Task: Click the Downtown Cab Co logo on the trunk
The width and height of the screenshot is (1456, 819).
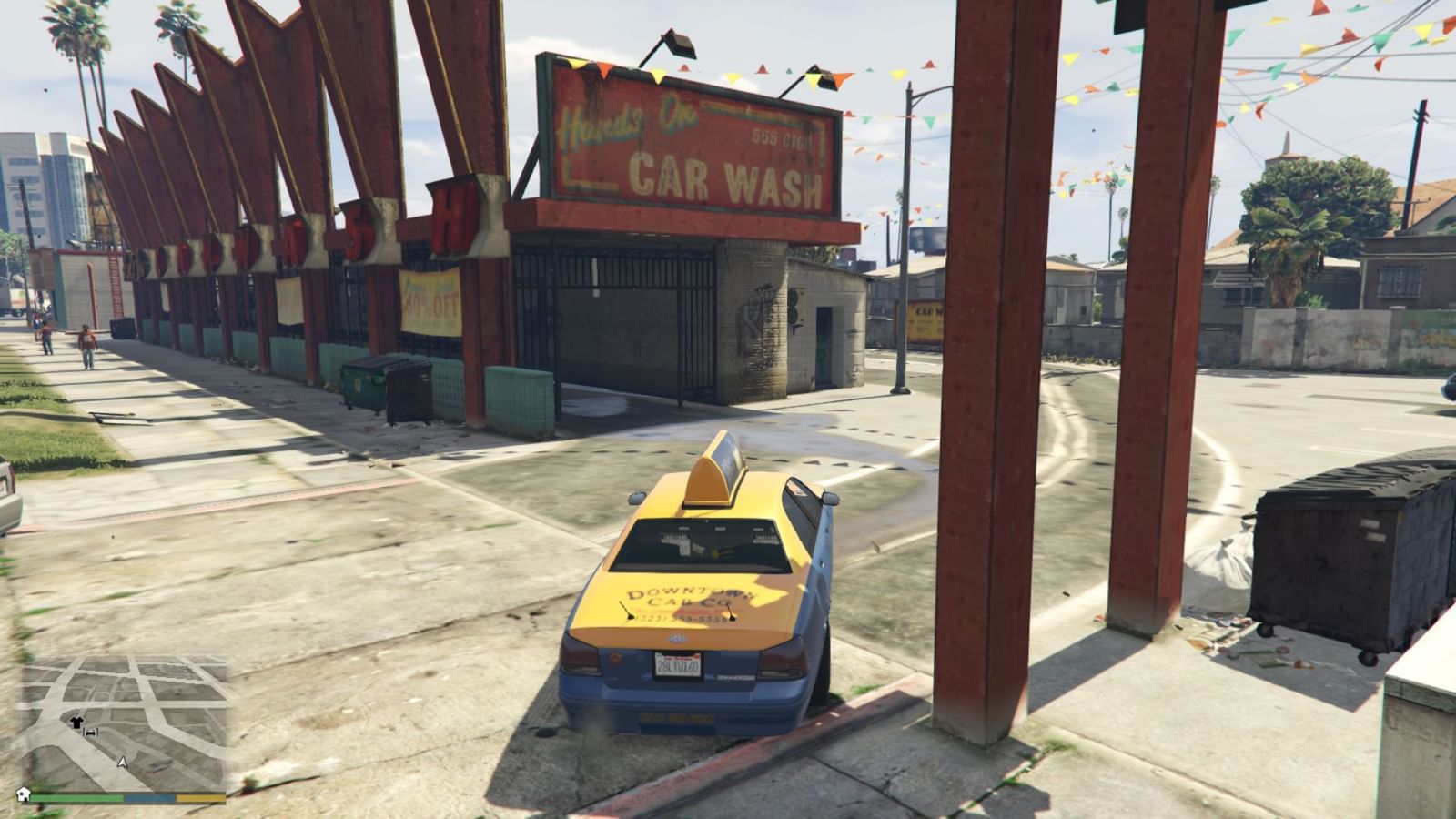Action: [x=681, y=596]
